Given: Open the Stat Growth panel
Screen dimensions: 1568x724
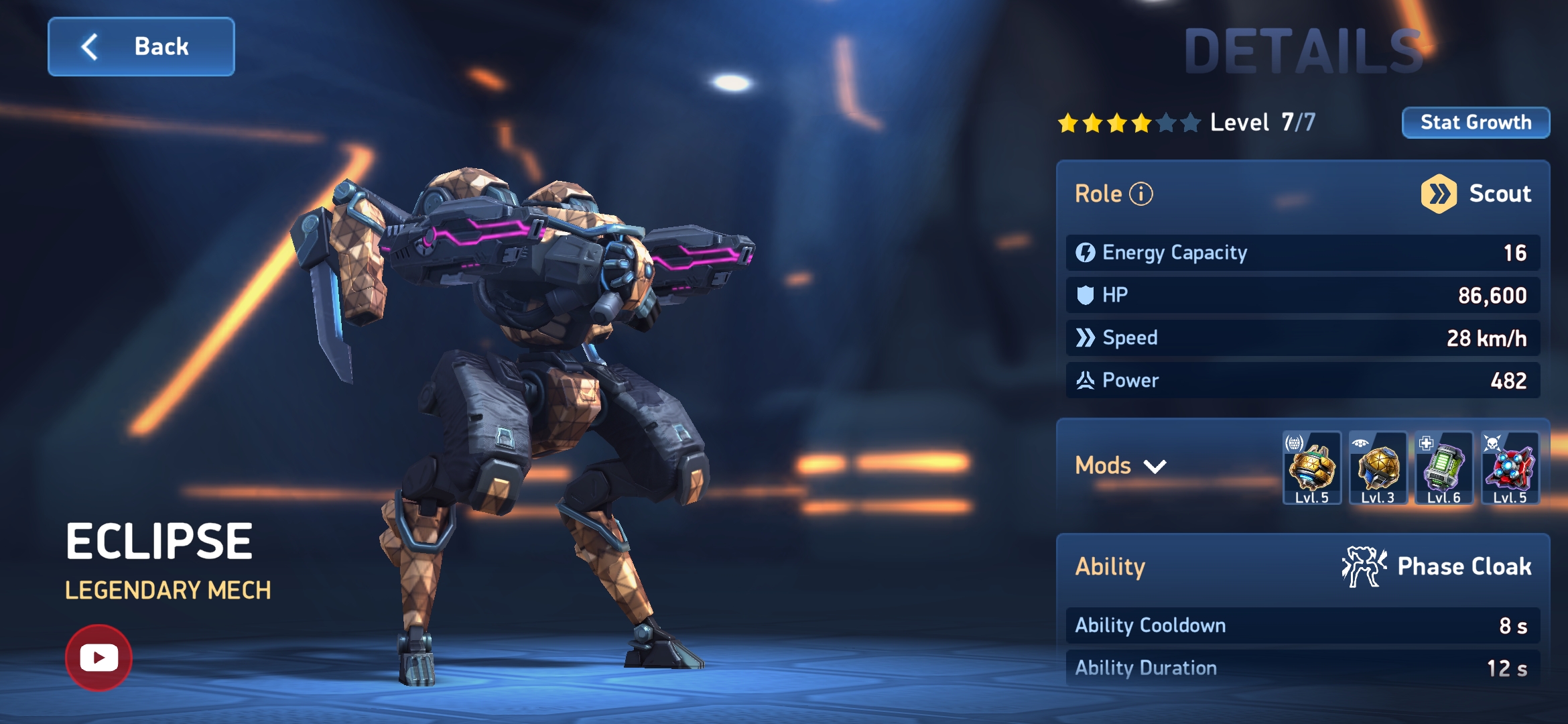Looking at the screenshot, I should [1476, 123].
